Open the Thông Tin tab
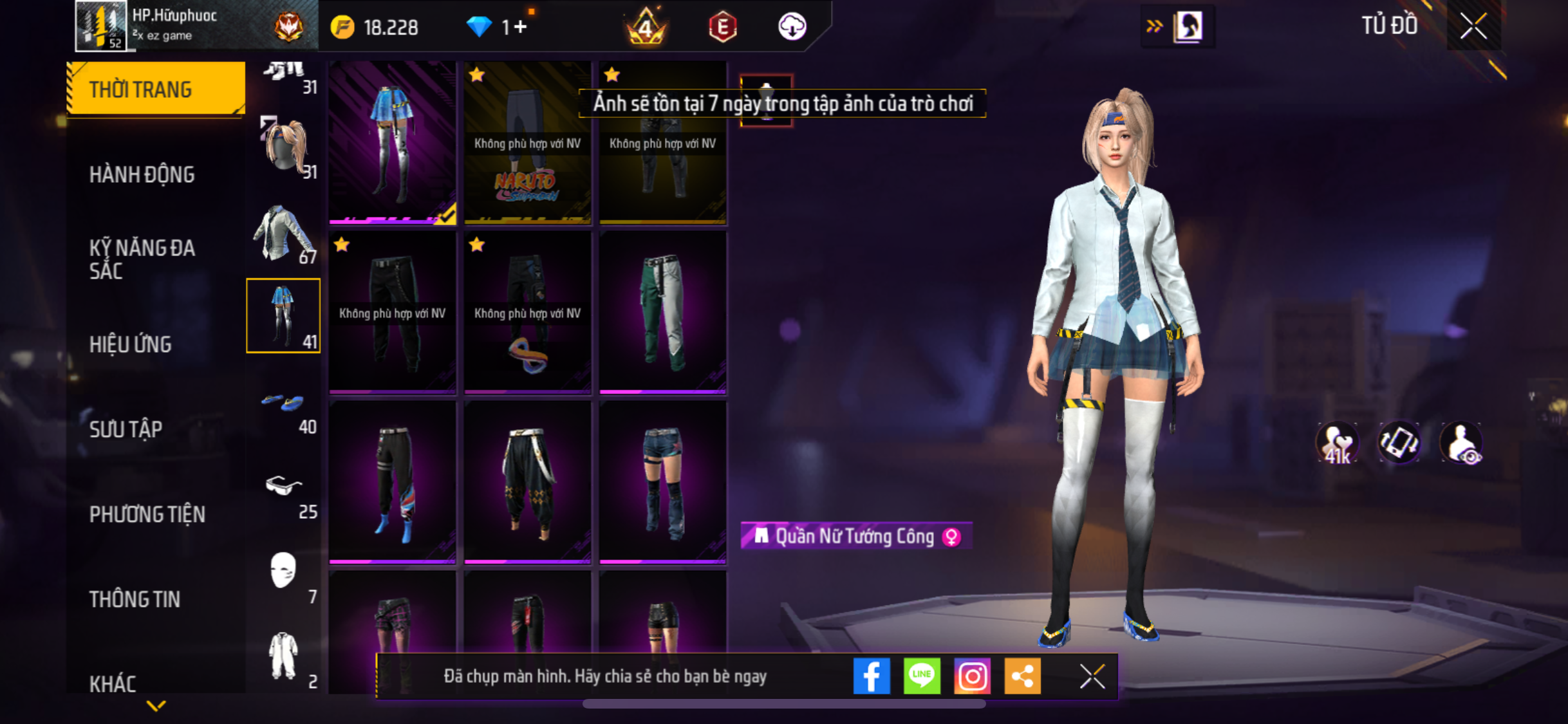1568x724 pixels. [x=135, y=599]
